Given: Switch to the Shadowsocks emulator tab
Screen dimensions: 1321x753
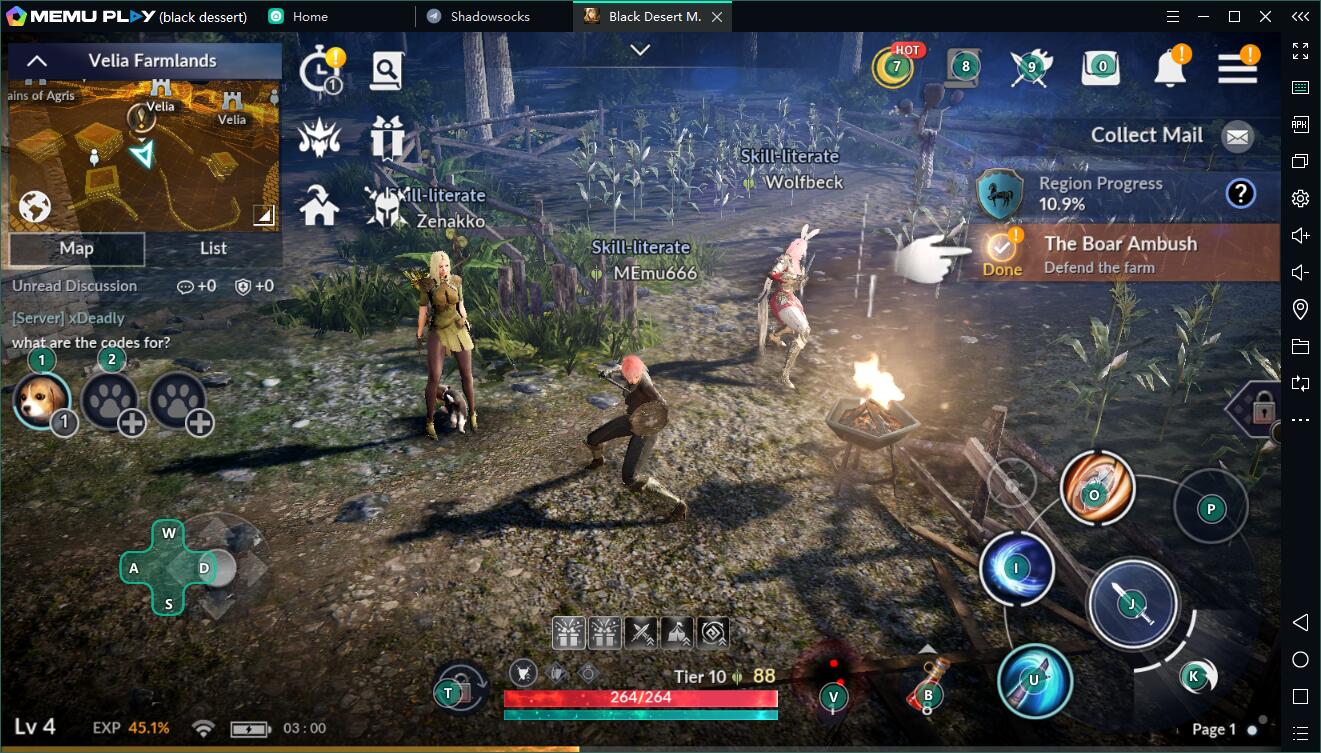Looking at the screenshot, I should 490,16.
